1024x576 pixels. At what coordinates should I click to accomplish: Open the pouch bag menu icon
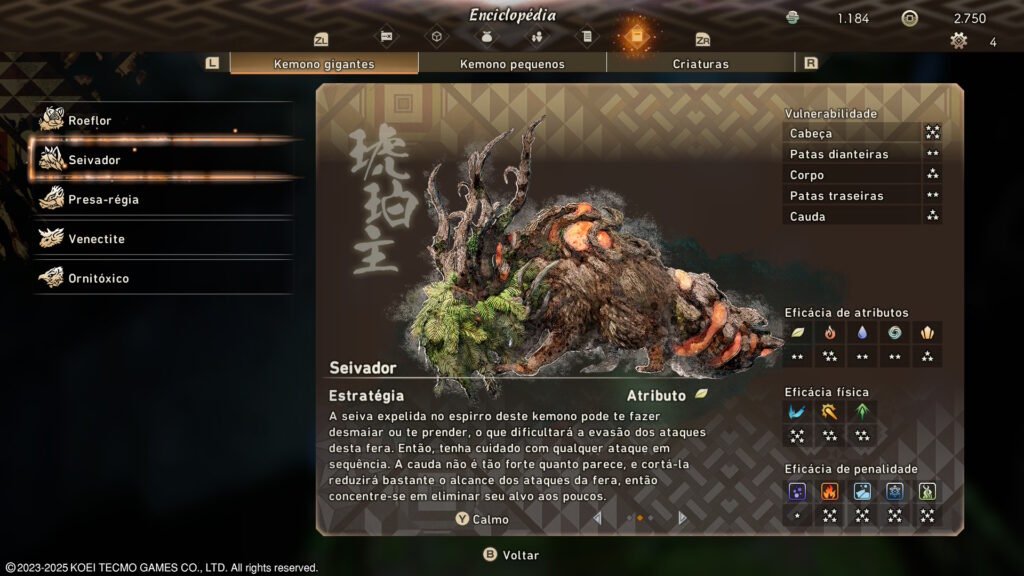point(487,38)
